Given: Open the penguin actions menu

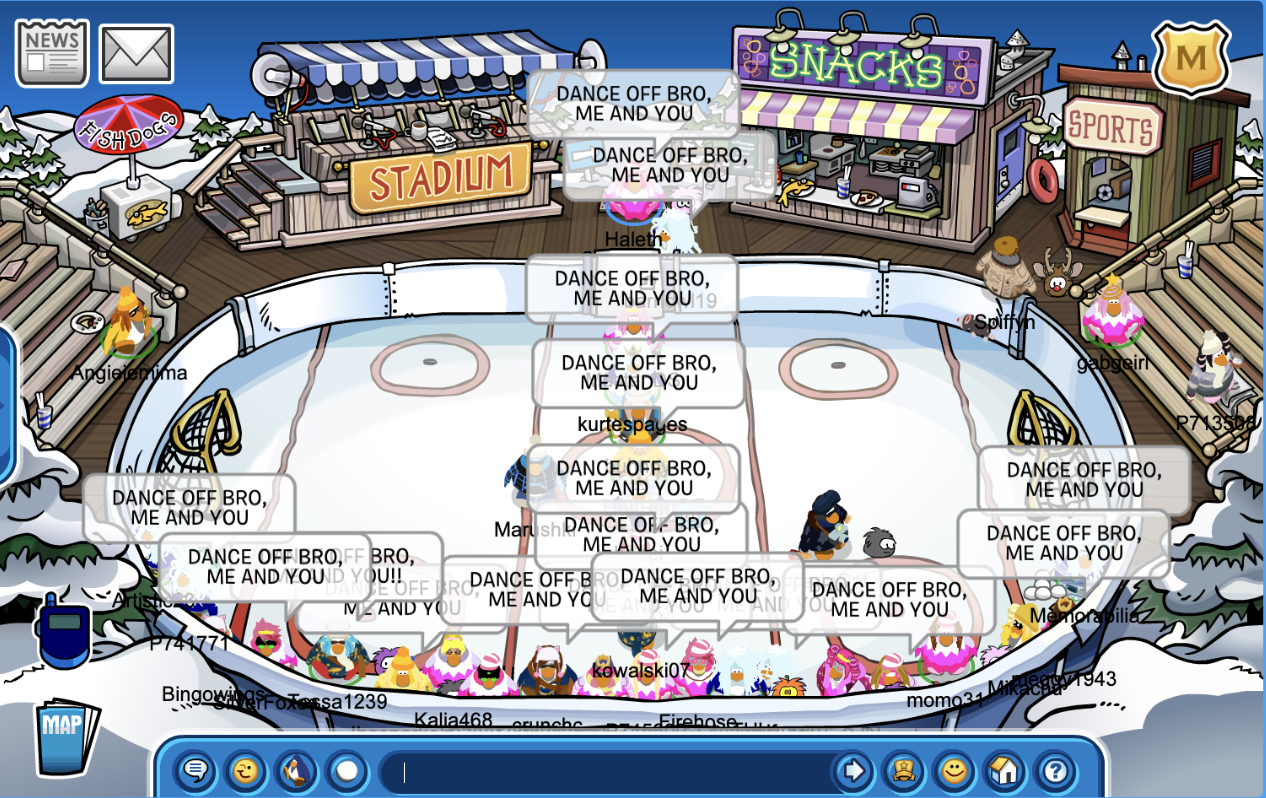Looking at the screenshot, I should tap(296, 771).
